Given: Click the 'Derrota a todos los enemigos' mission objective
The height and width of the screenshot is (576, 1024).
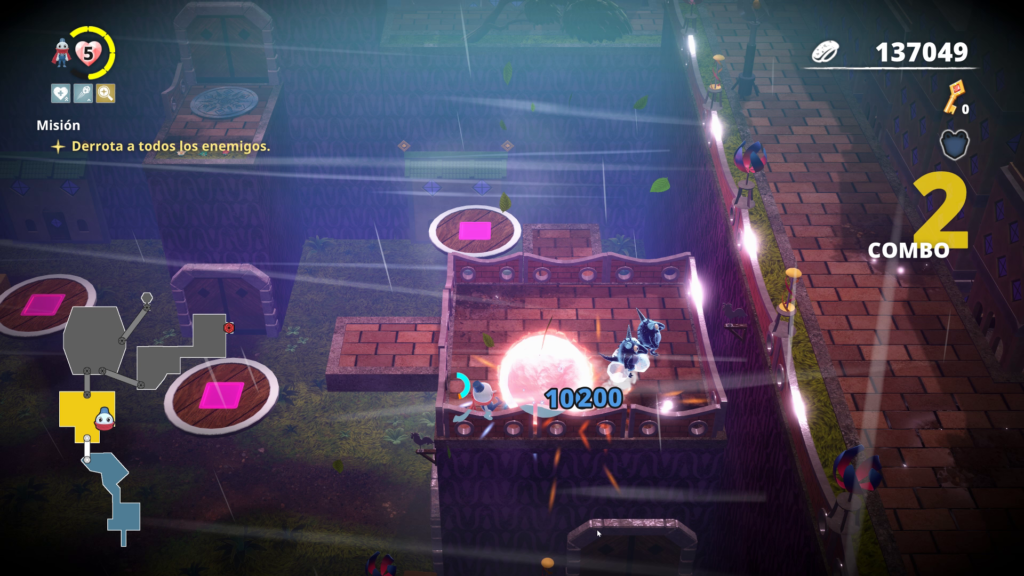Looking at the screenshot, I should point(170,146).
